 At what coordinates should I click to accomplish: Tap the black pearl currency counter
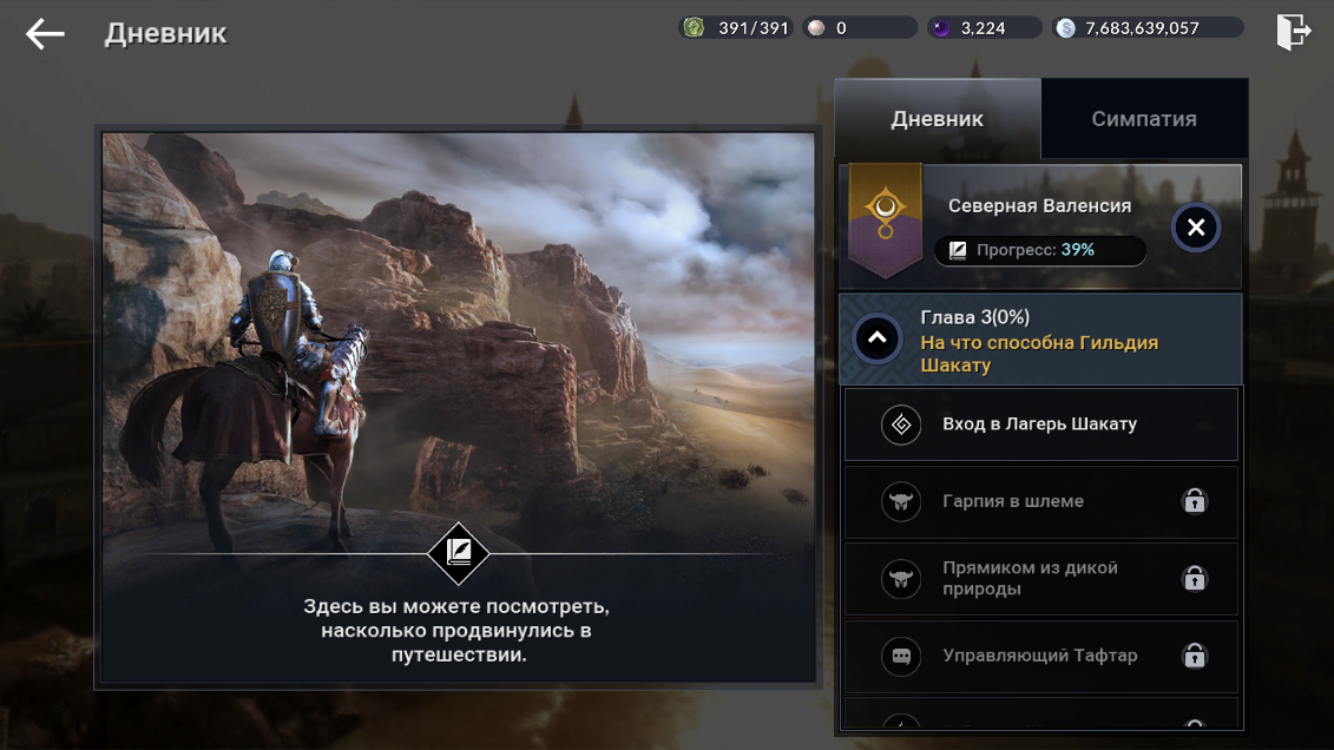tap(984, 28)
